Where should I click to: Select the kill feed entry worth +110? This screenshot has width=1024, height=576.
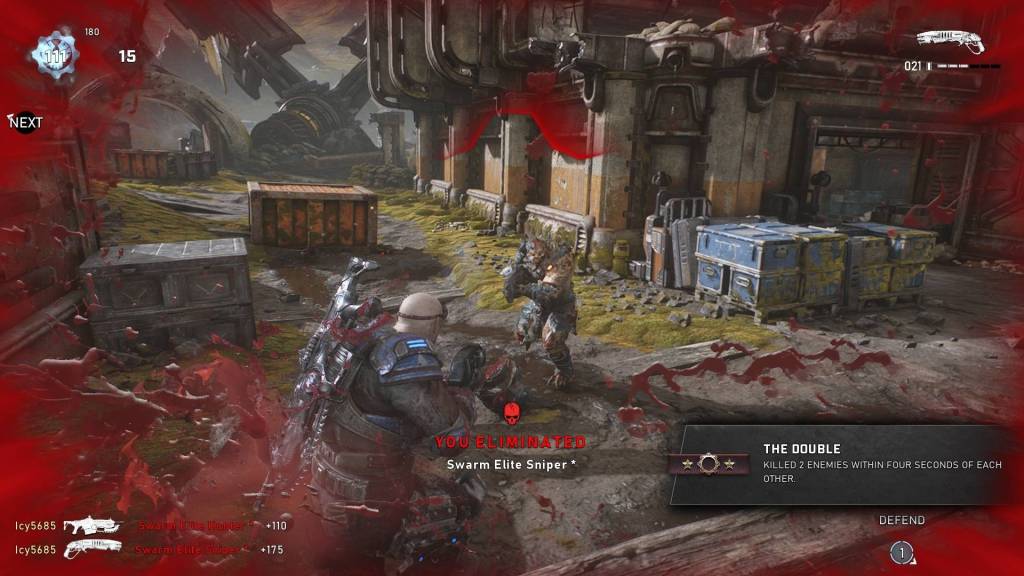pyautogui.click(x=150, y=525)
